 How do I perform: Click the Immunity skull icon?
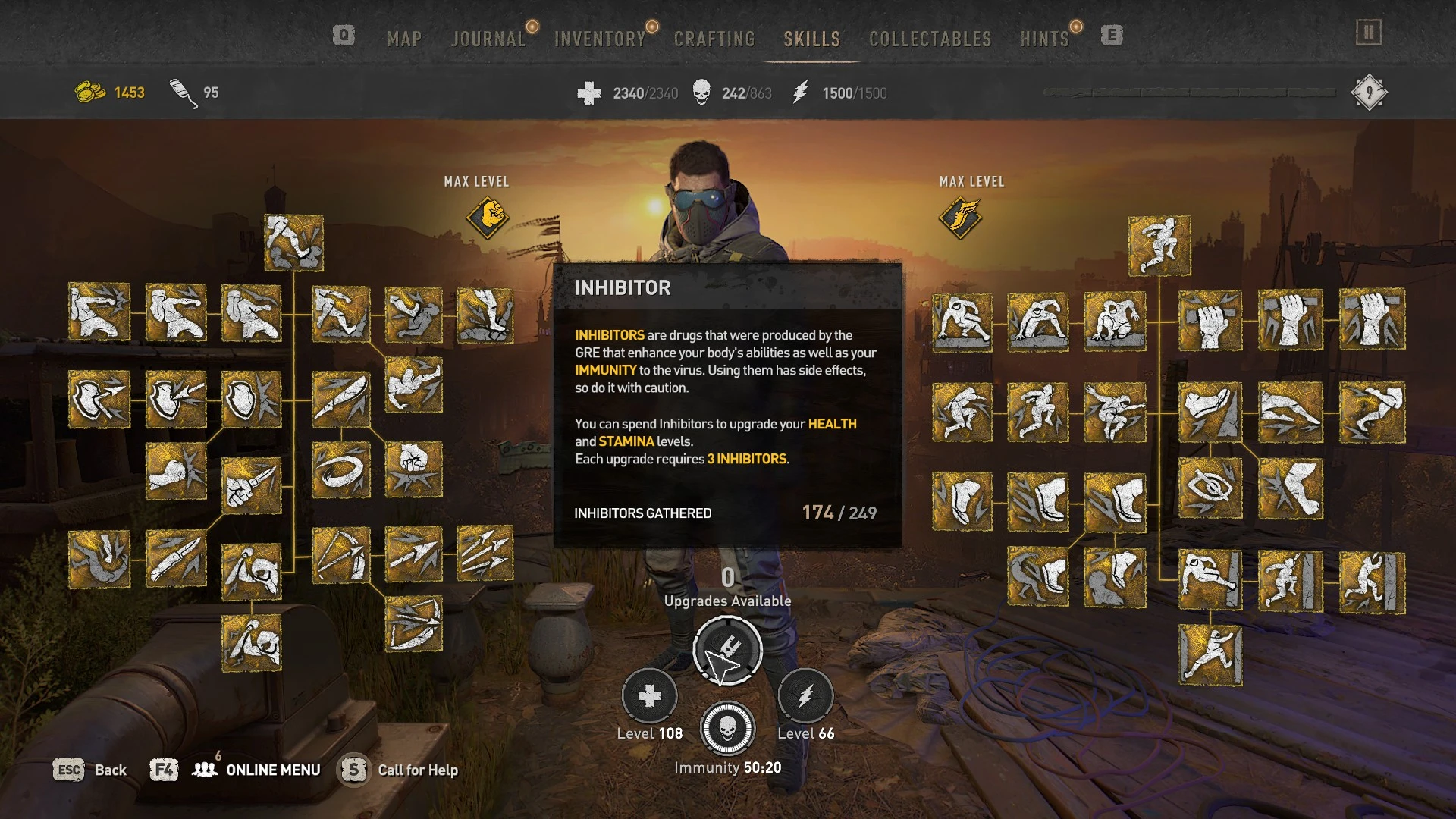[x=726, y=729]
